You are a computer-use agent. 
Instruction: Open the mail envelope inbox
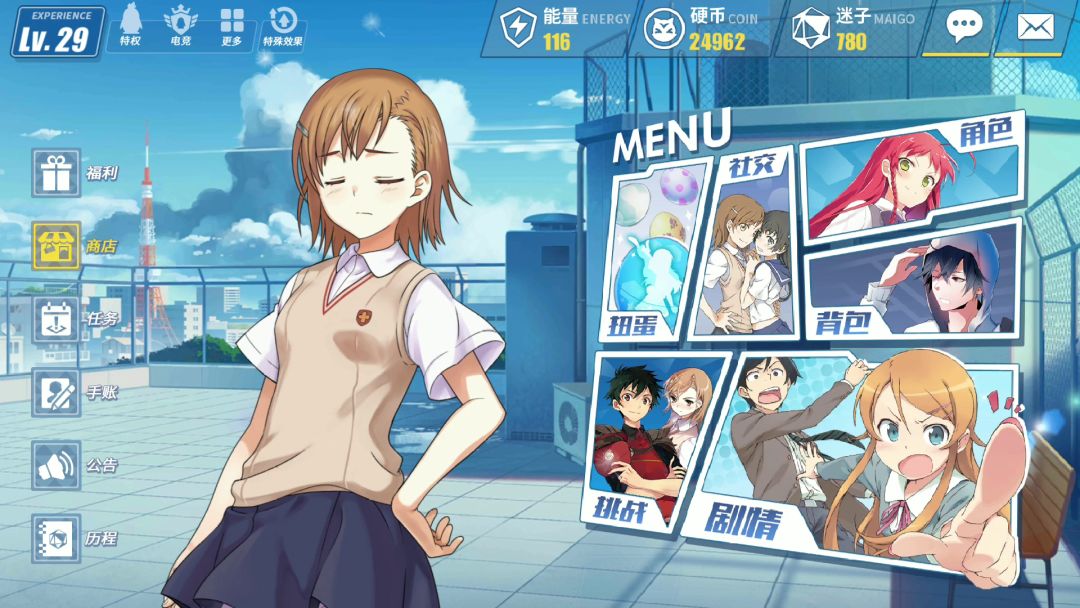(1035, 27)
